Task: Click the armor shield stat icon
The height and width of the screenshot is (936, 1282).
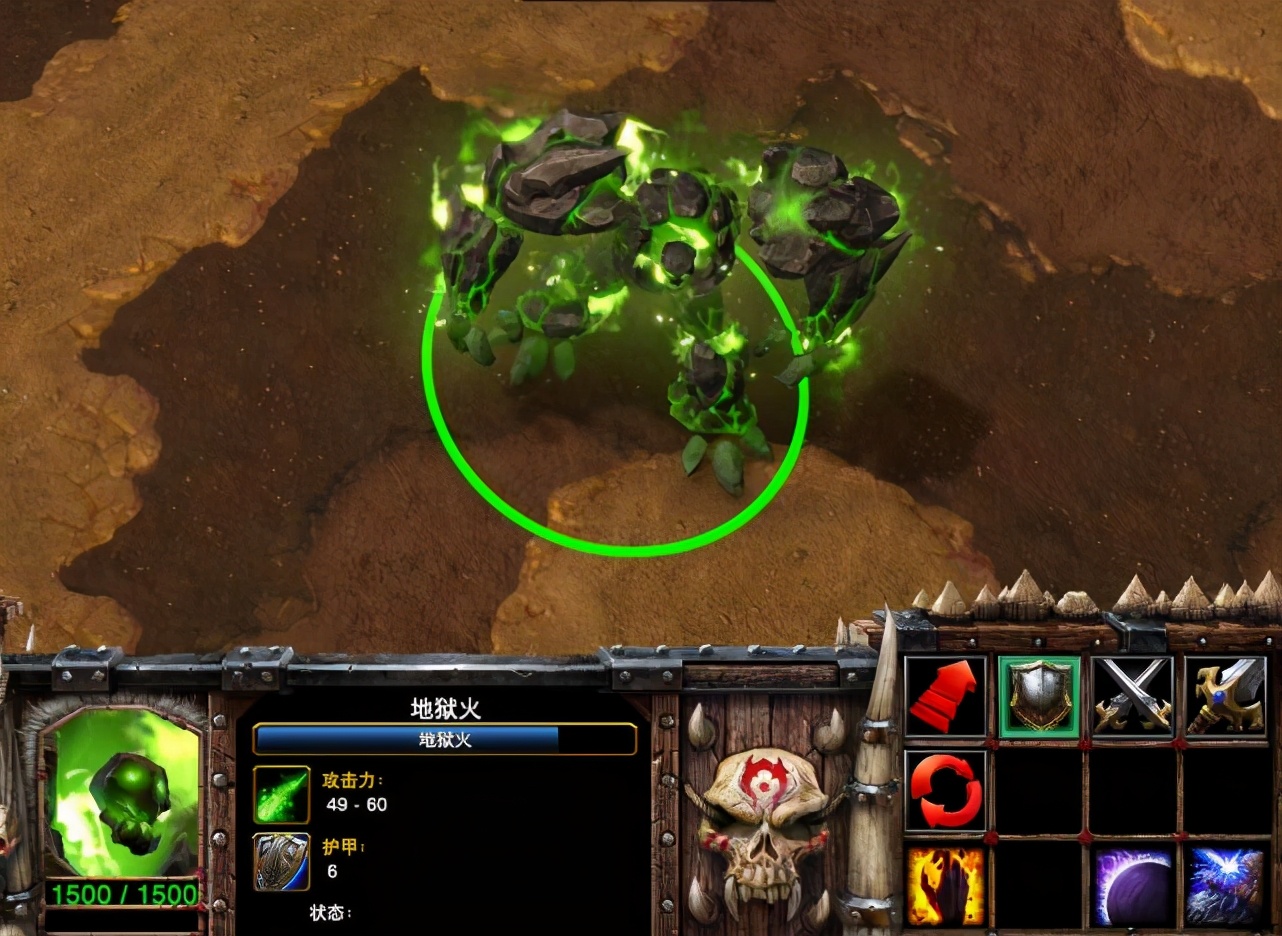Action: [x=281, y=861]
